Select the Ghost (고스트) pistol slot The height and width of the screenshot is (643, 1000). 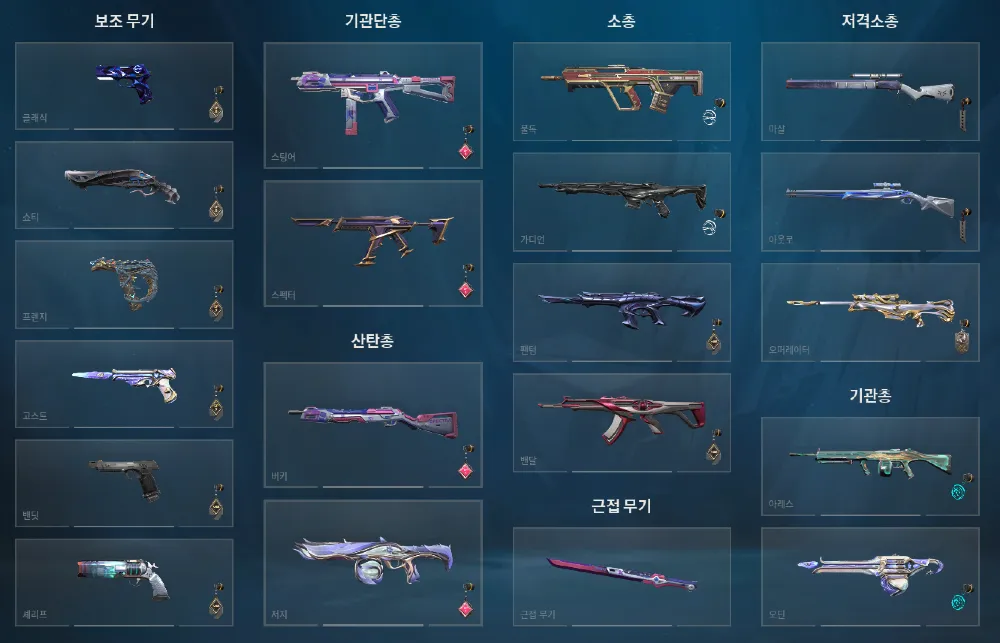[124, 384]
